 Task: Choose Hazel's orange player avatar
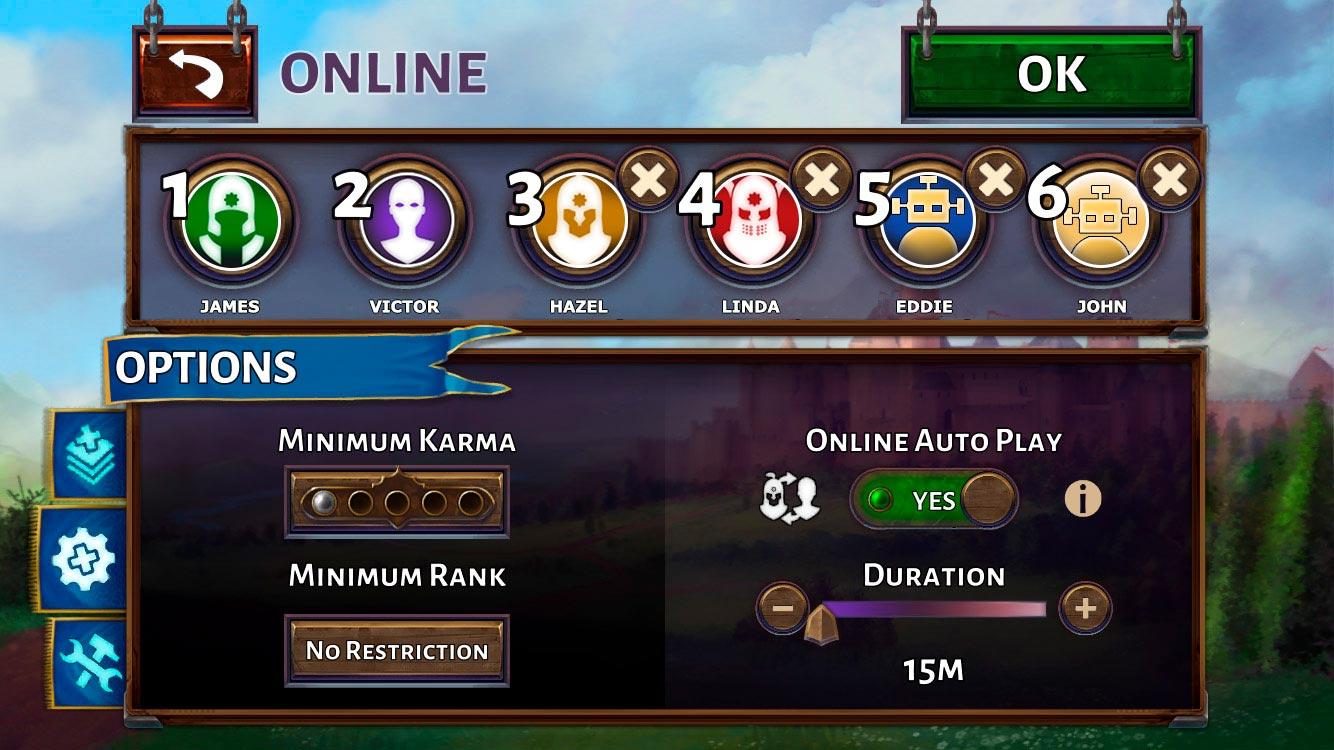pos(579,222)
